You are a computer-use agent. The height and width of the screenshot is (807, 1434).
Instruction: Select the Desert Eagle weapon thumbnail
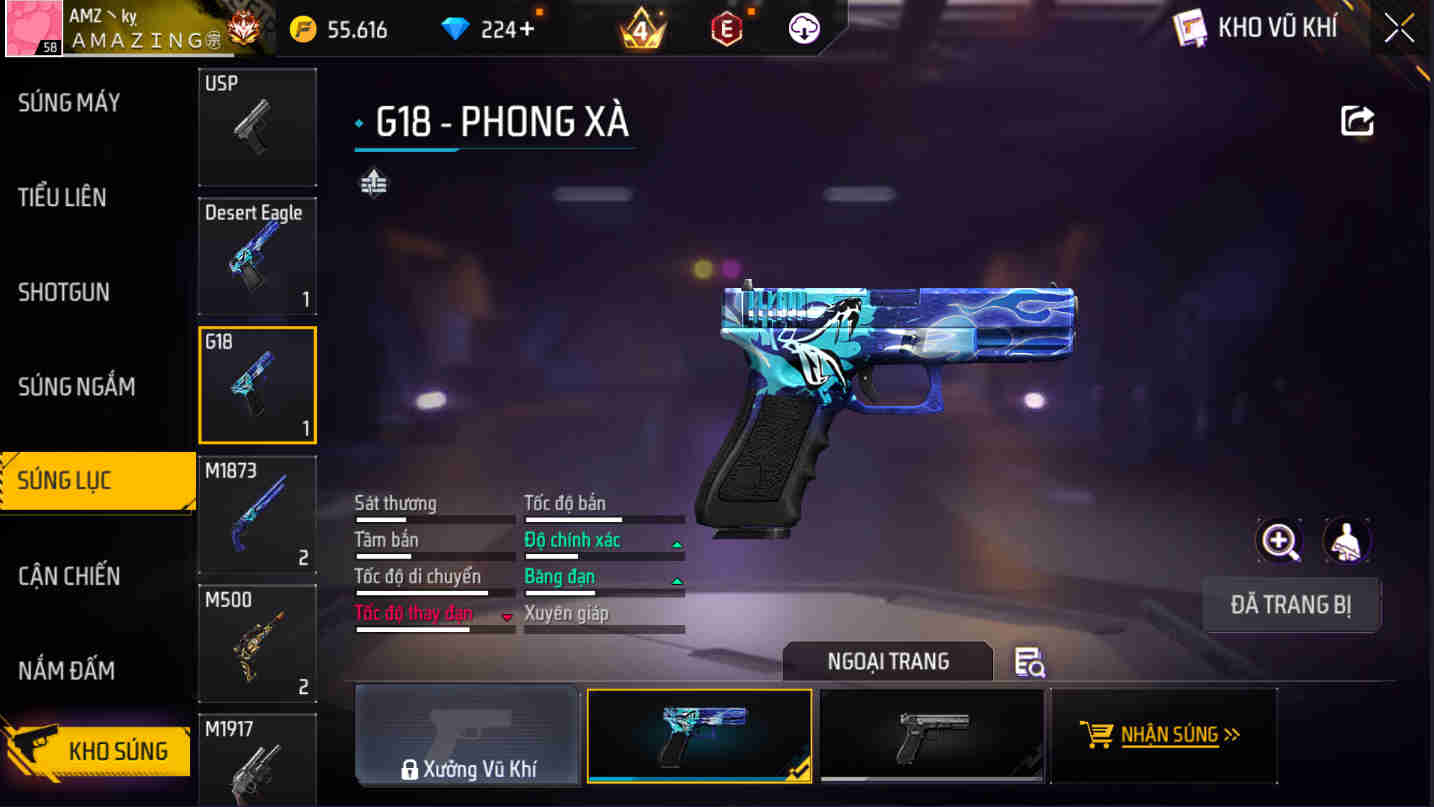pyautogui.click(x=257, y=256)
